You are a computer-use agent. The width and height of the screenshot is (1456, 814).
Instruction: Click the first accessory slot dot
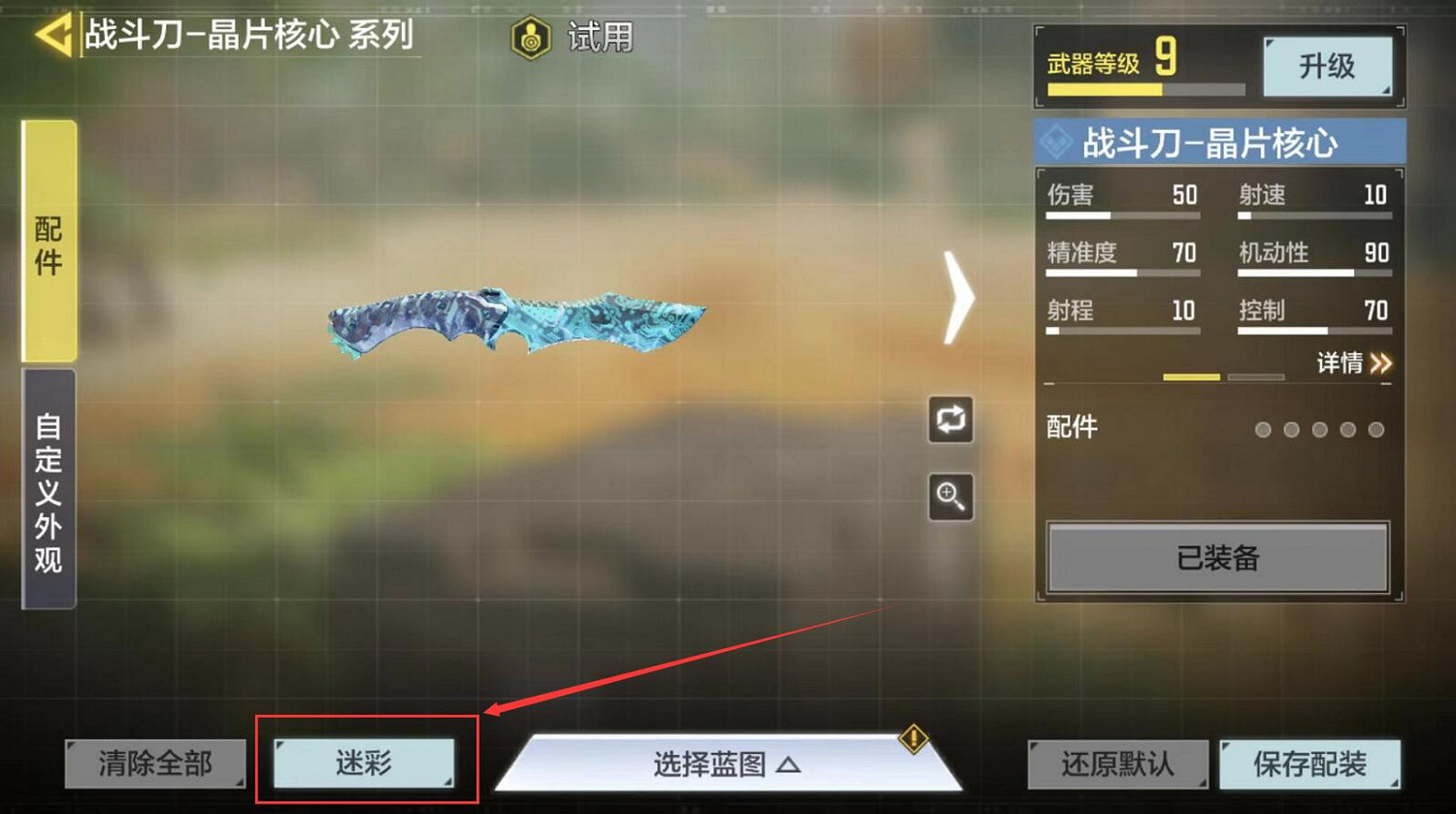(1263, 429)
